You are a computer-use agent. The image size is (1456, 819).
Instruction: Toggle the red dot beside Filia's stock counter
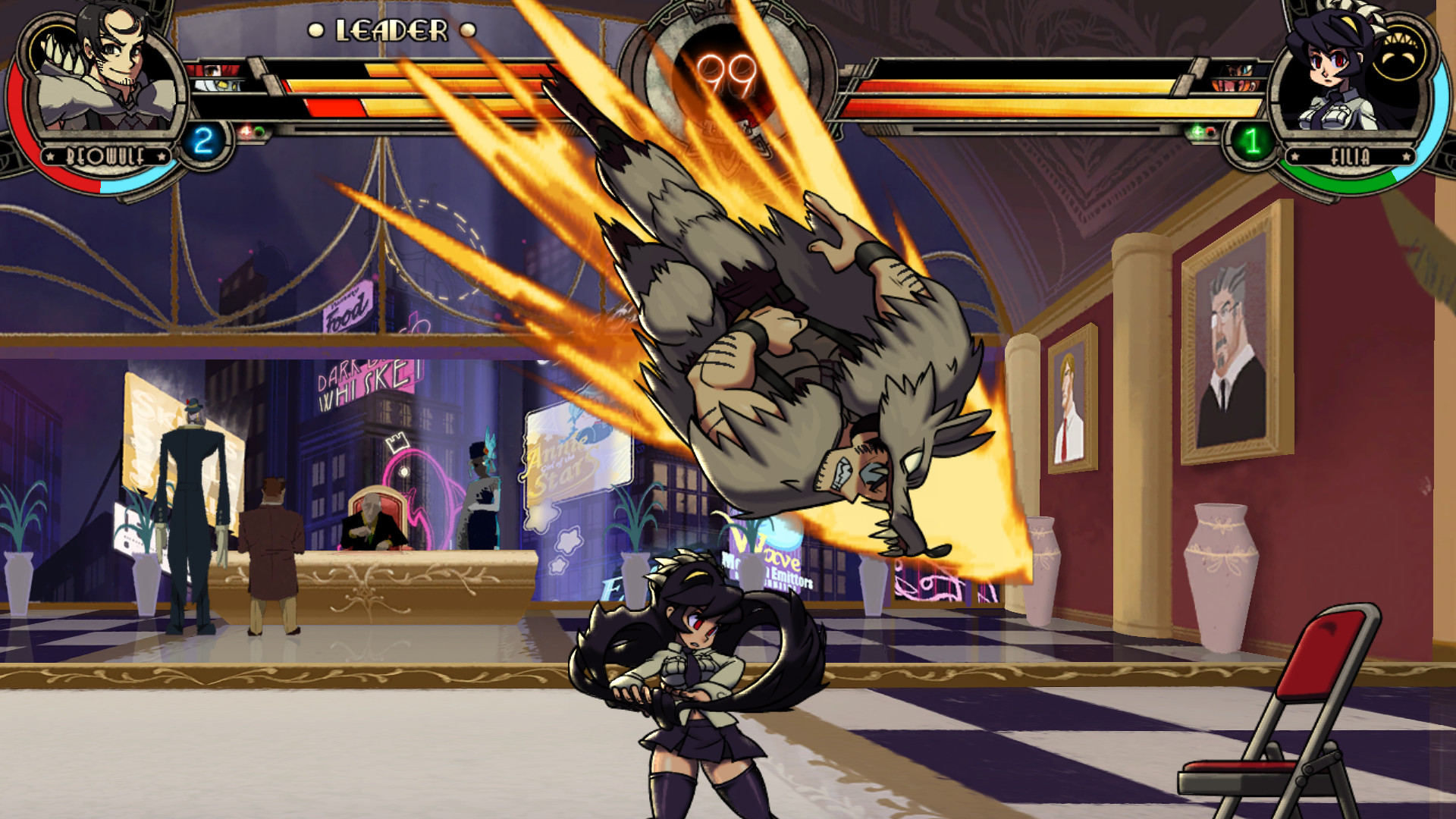[1211, 132]
